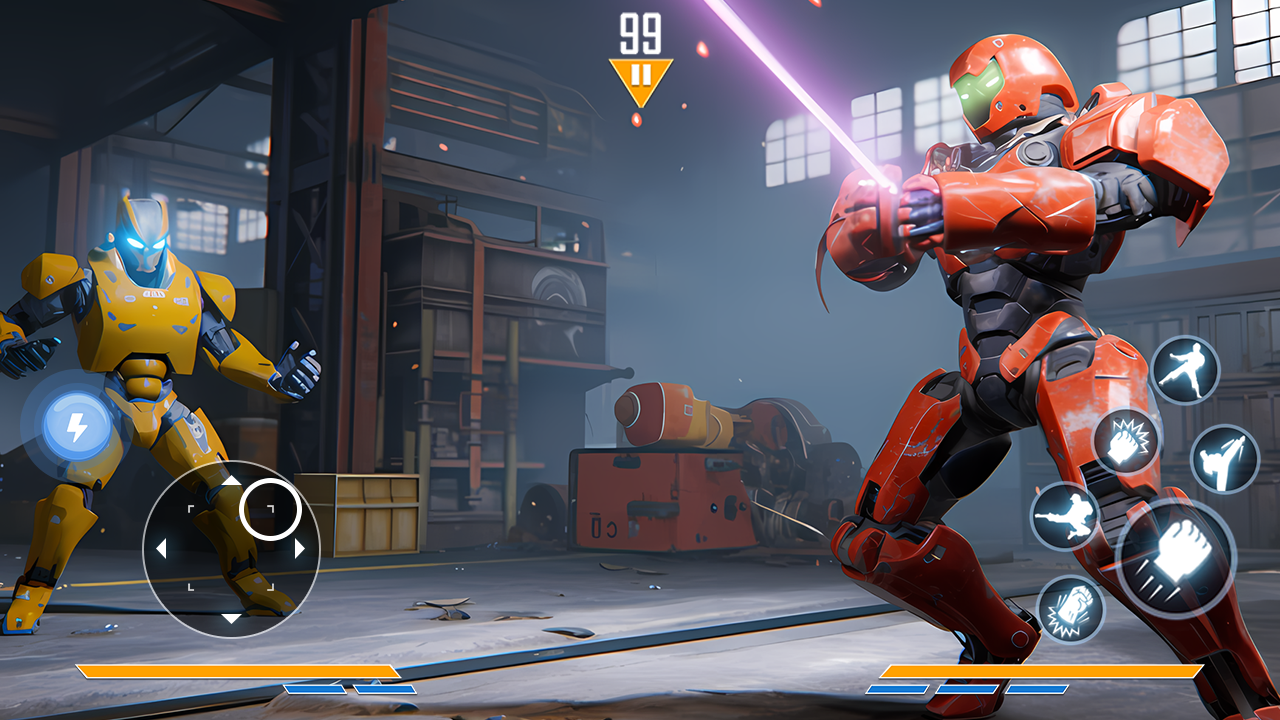The height and width of the screenshot is (720, 1280).
Task: Activate the blue lightning bolt power button
Action: pyautogui.click(x=77, y=428)
